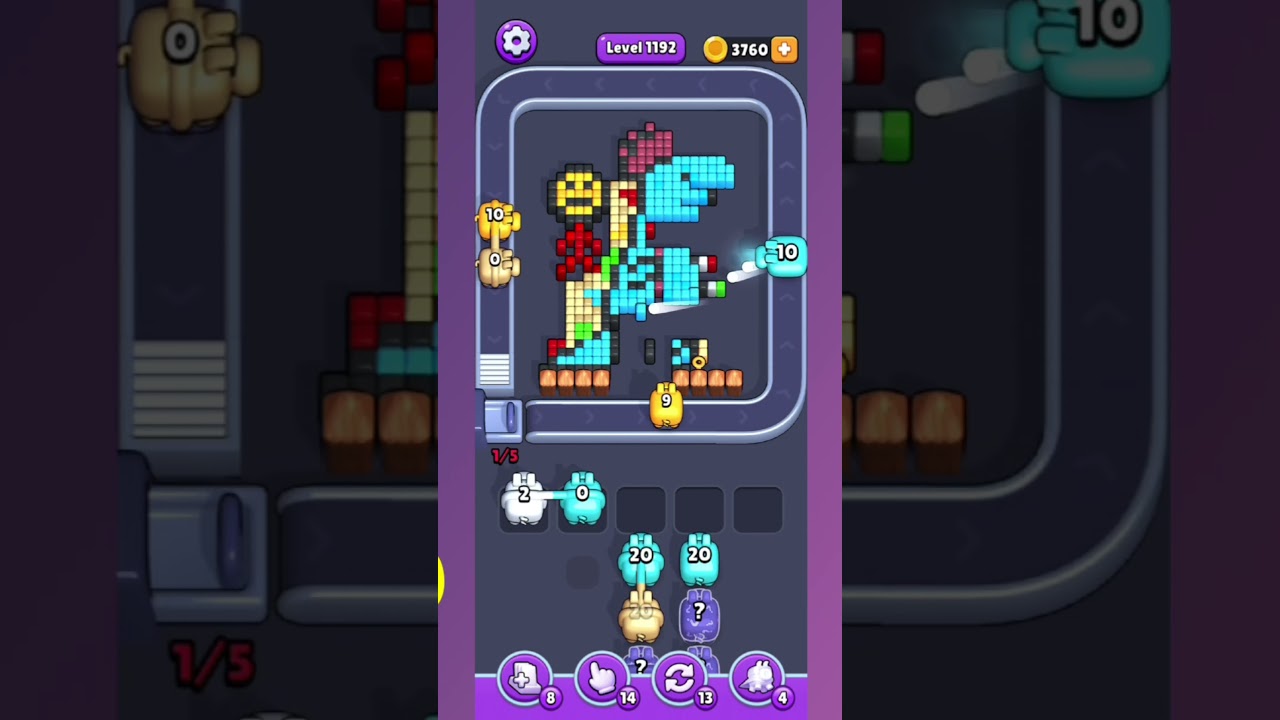Tap the 1/5 progress label
Image resolution: width=1280 pixels, height=720 pixels.
505,456
